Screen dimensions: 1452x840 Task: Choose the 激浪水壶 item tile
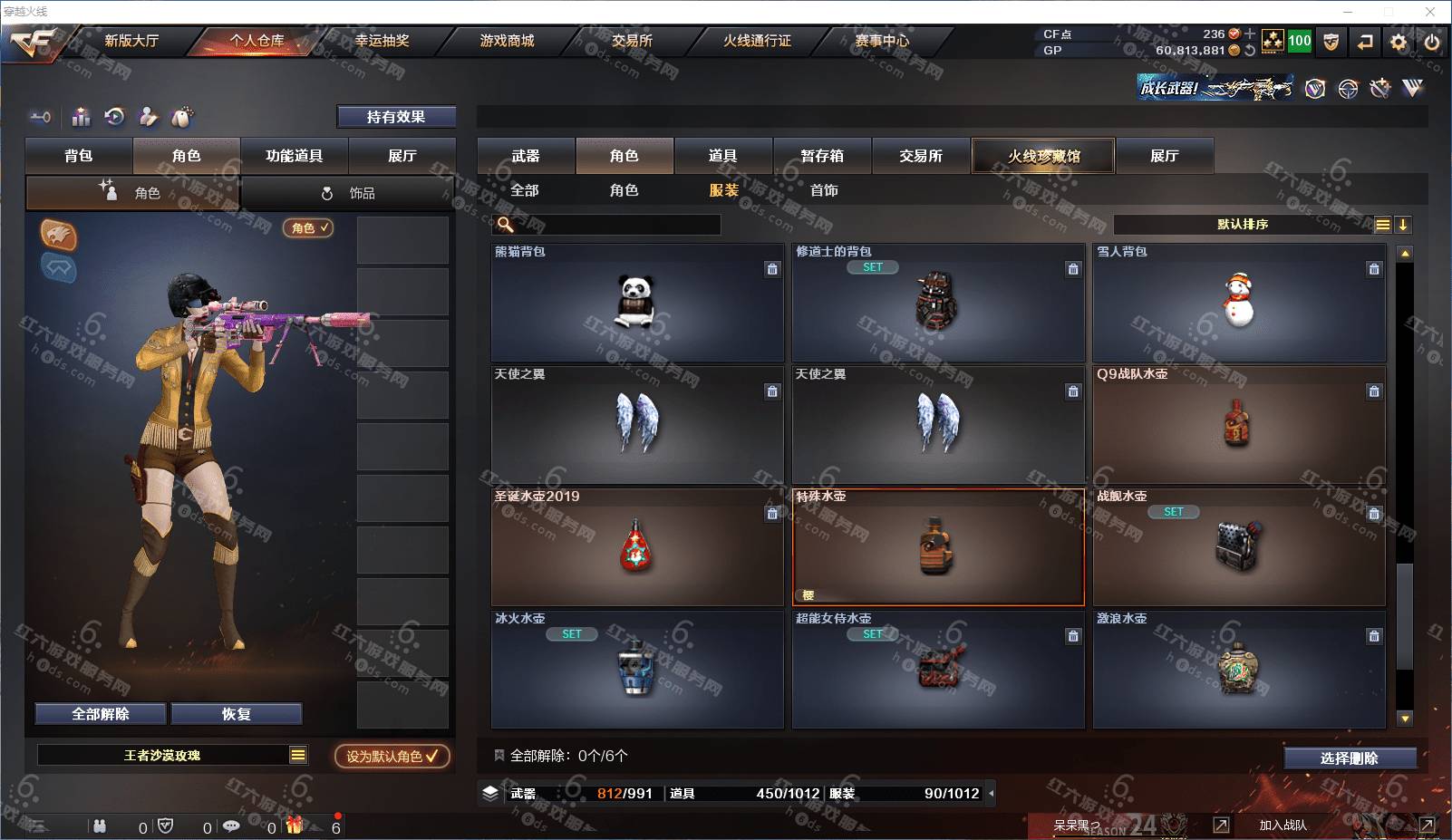[1239, 670]
